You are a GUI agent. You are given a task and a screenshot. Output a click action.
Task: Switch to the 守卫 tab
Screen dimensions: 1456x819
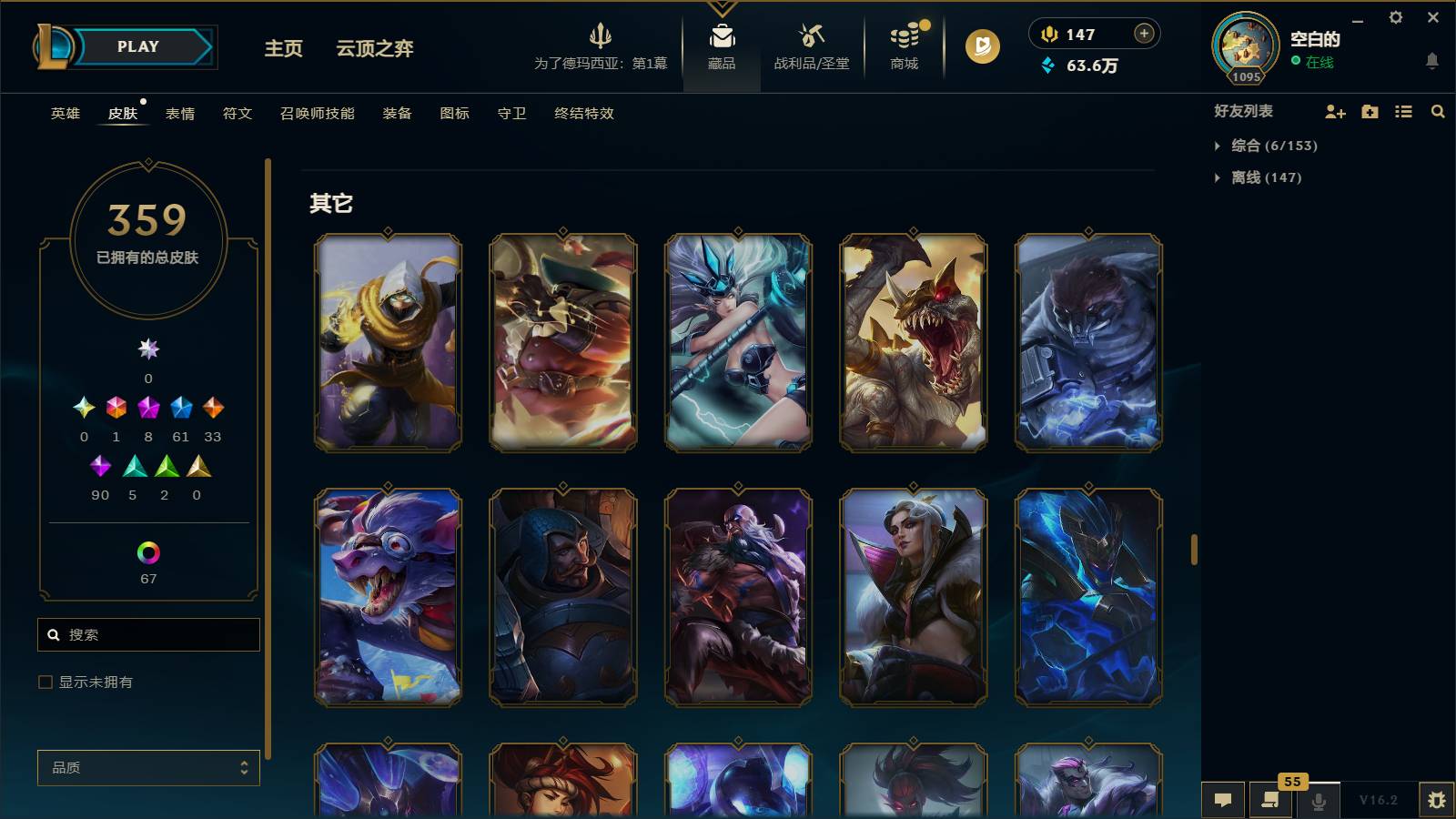[x=511, y=114]
